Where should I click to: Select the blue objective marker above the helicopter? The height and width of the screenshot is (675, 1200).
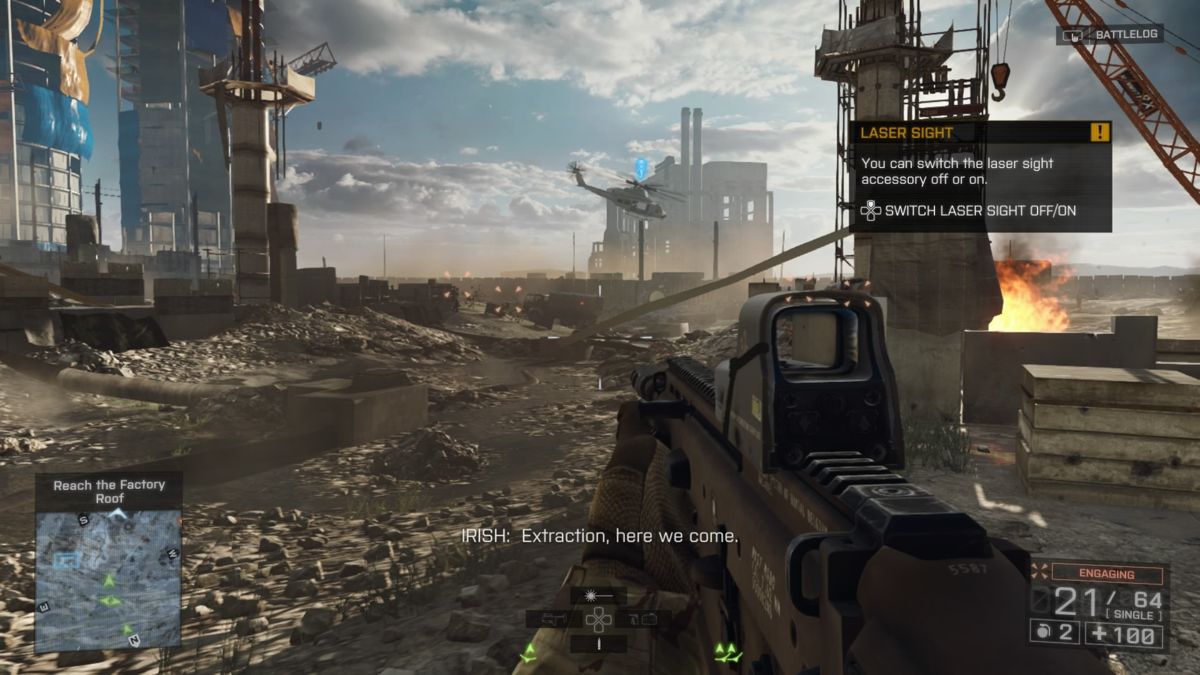641,167
